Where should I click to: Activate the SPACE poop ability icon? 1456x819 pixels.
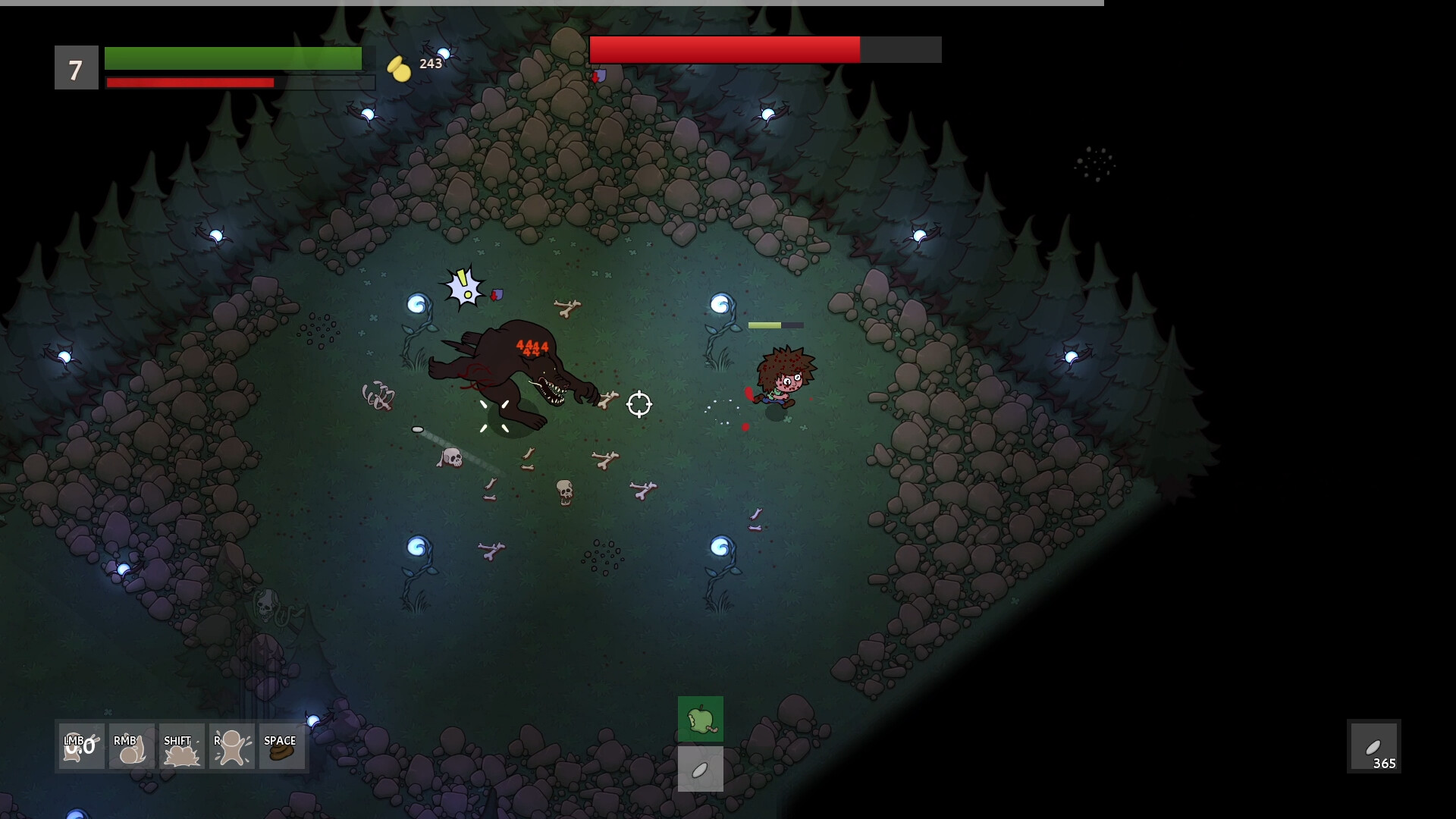[281, 746]
